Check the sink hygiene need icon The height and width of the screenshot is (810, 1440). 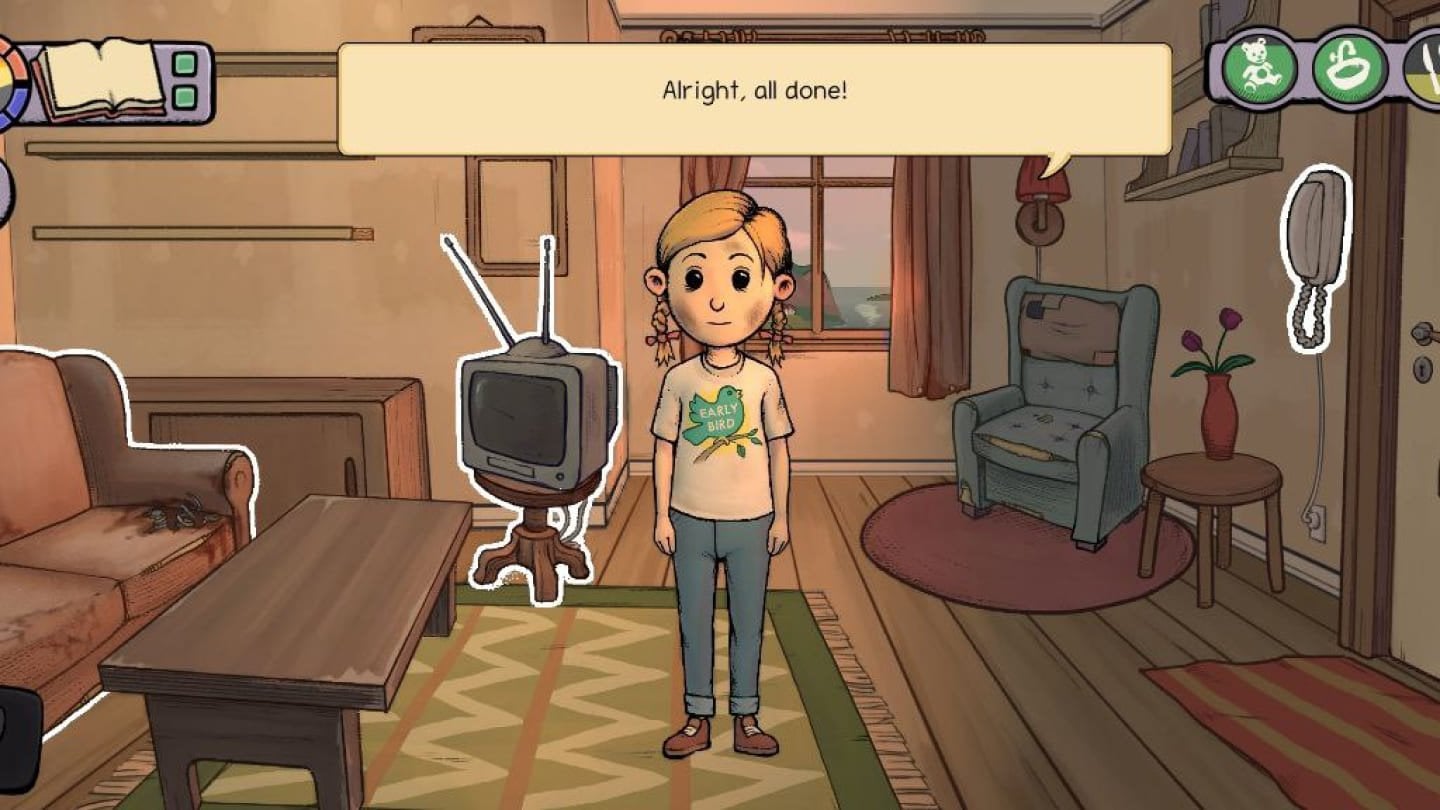1349,69
